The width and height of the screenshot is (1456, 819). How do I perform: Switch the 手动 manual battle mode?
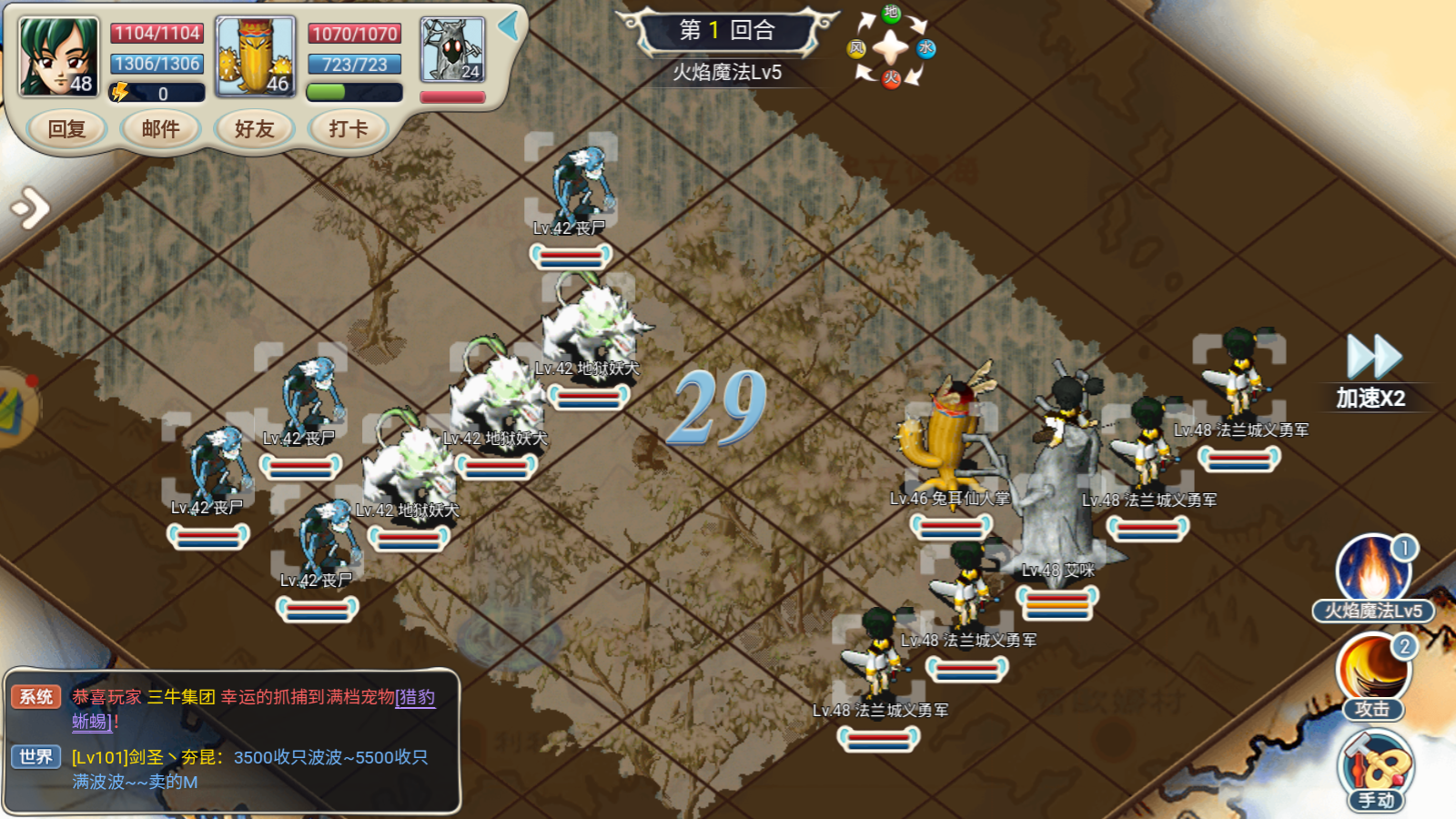point(1376,770)
